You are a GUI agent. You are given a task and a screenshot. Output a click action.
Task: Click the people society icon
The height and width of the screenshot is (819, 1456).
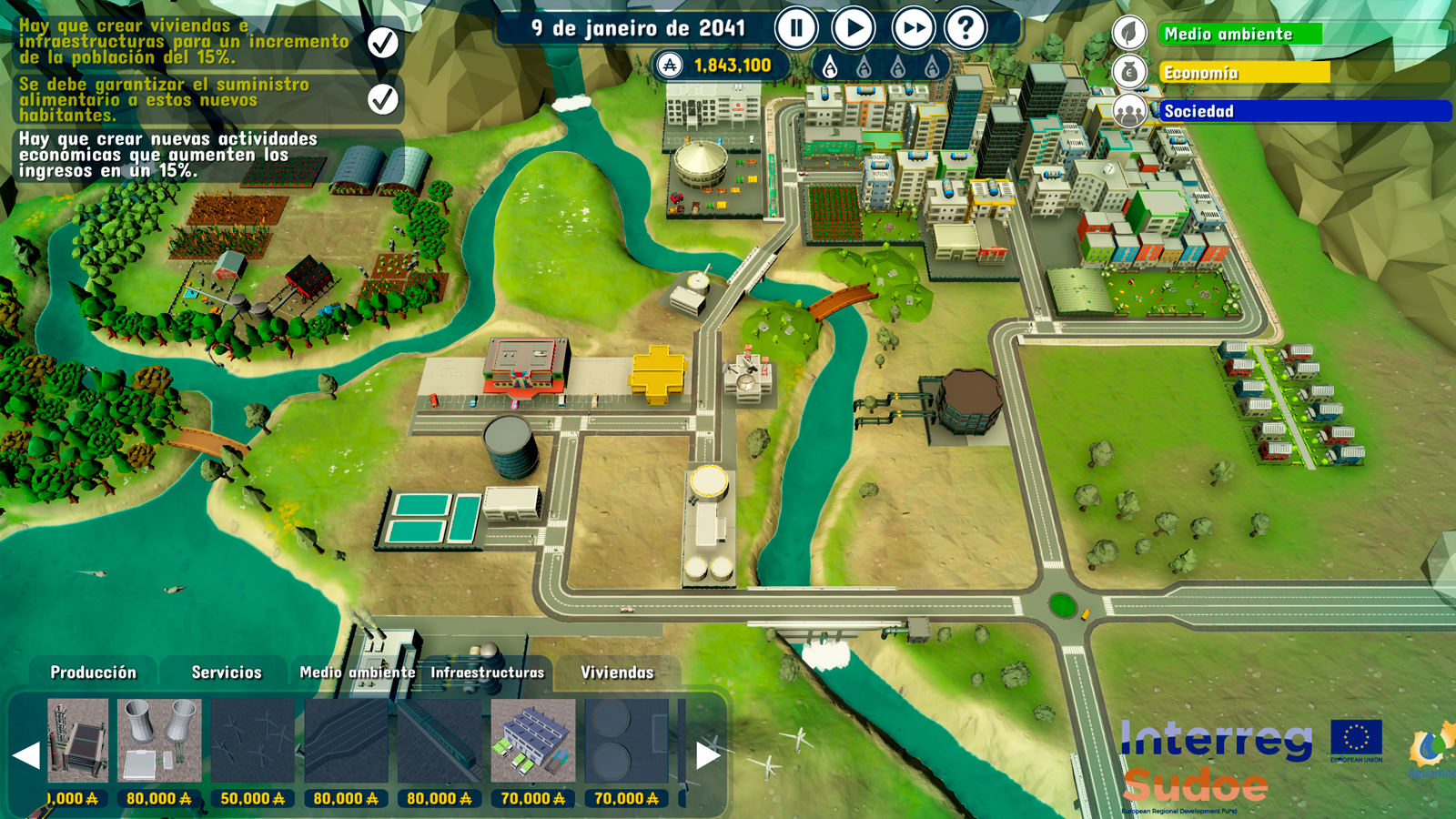[1129, 112]
